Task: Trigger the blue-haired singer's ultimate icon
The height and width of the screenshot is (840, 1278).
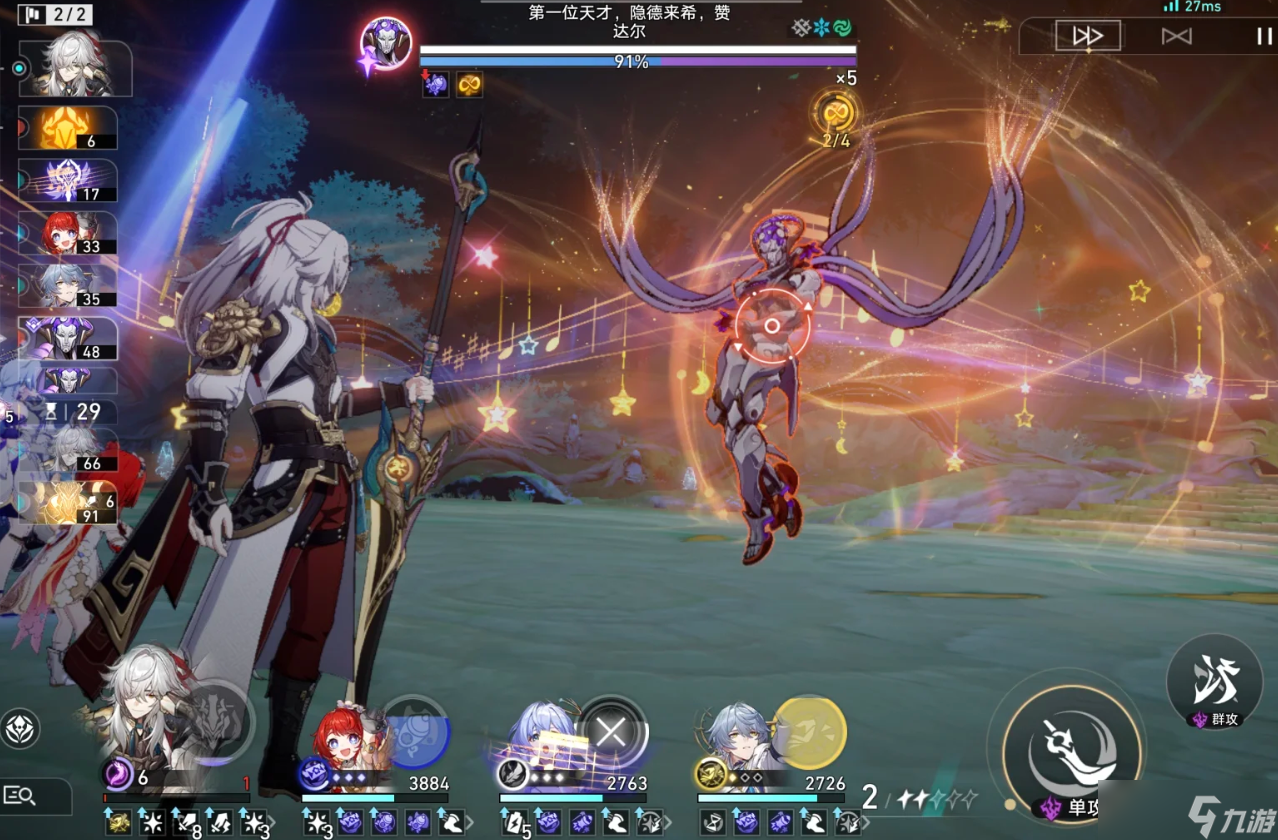Action: click(612, 731)
